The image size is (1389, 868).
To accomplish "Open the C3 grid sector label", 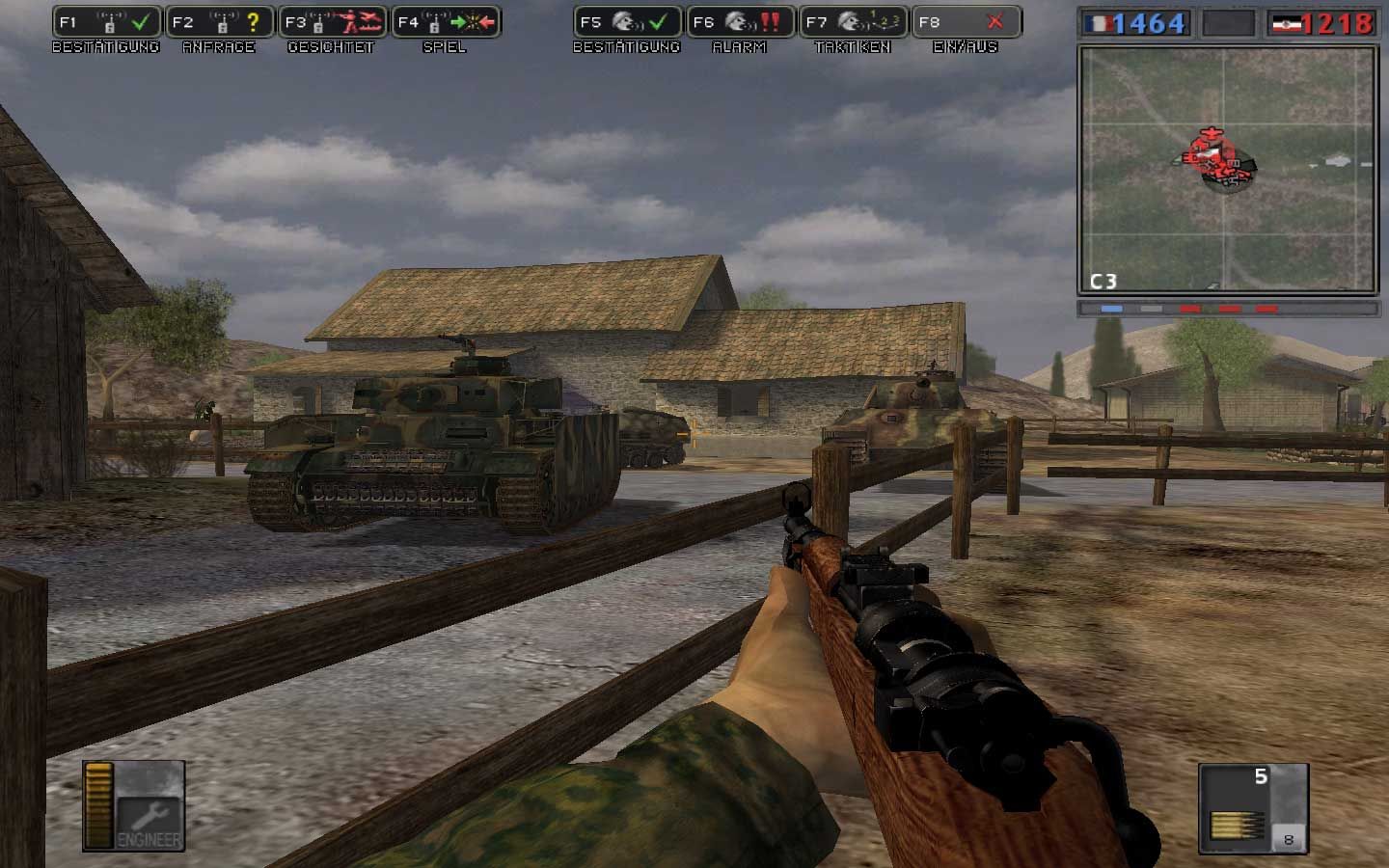I will (x=1103, y=280).
